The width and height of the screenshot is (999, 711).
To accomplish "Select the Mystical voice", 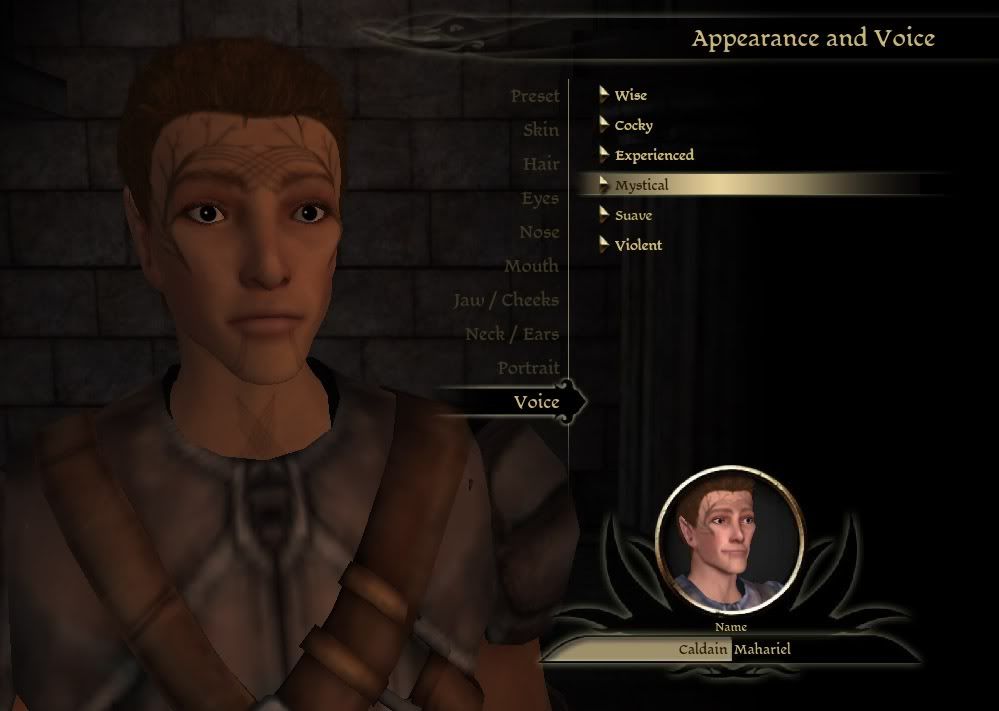I will (641, 186).
